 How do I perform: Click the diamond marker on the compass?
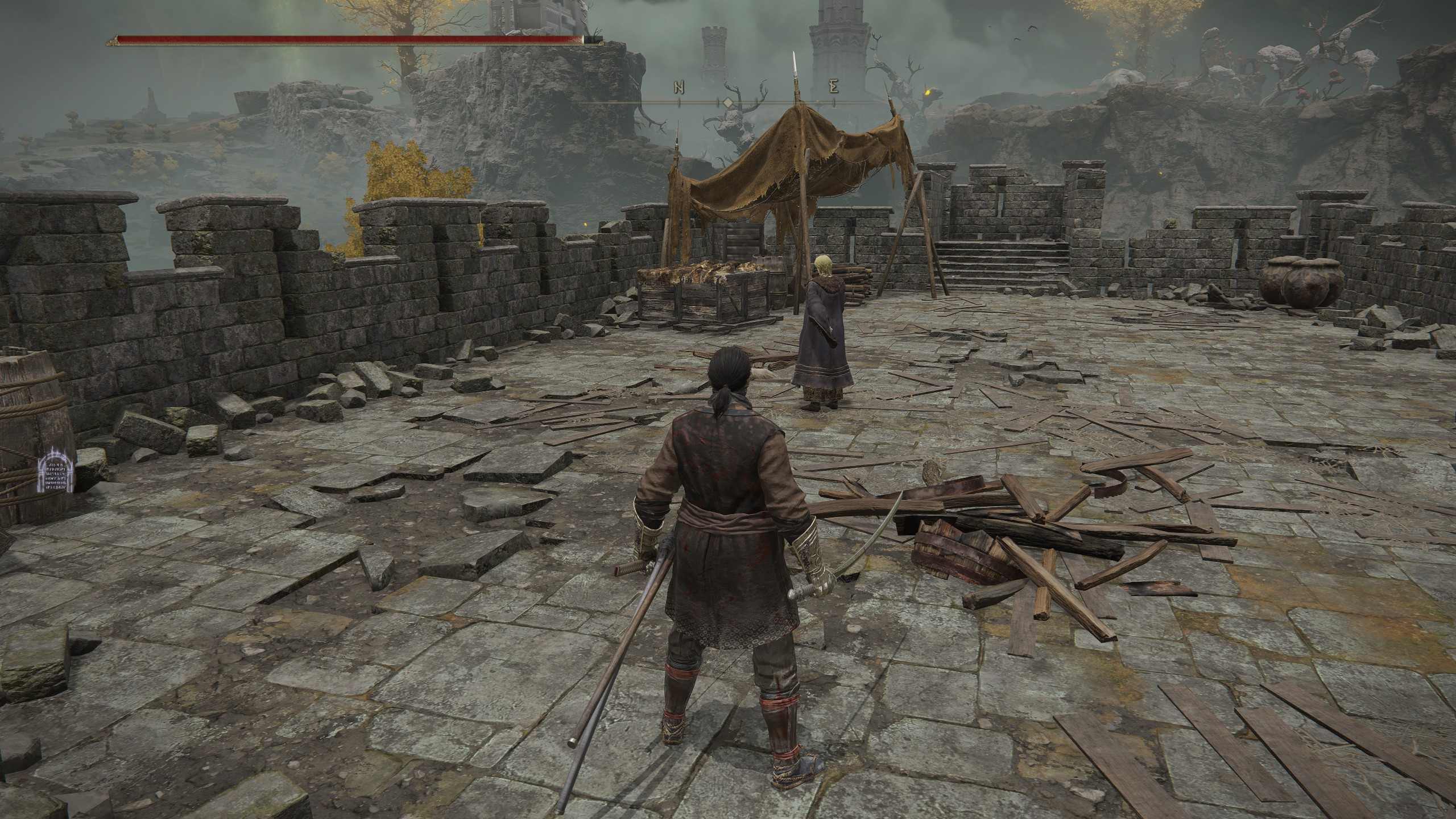[x=727, y=102]
